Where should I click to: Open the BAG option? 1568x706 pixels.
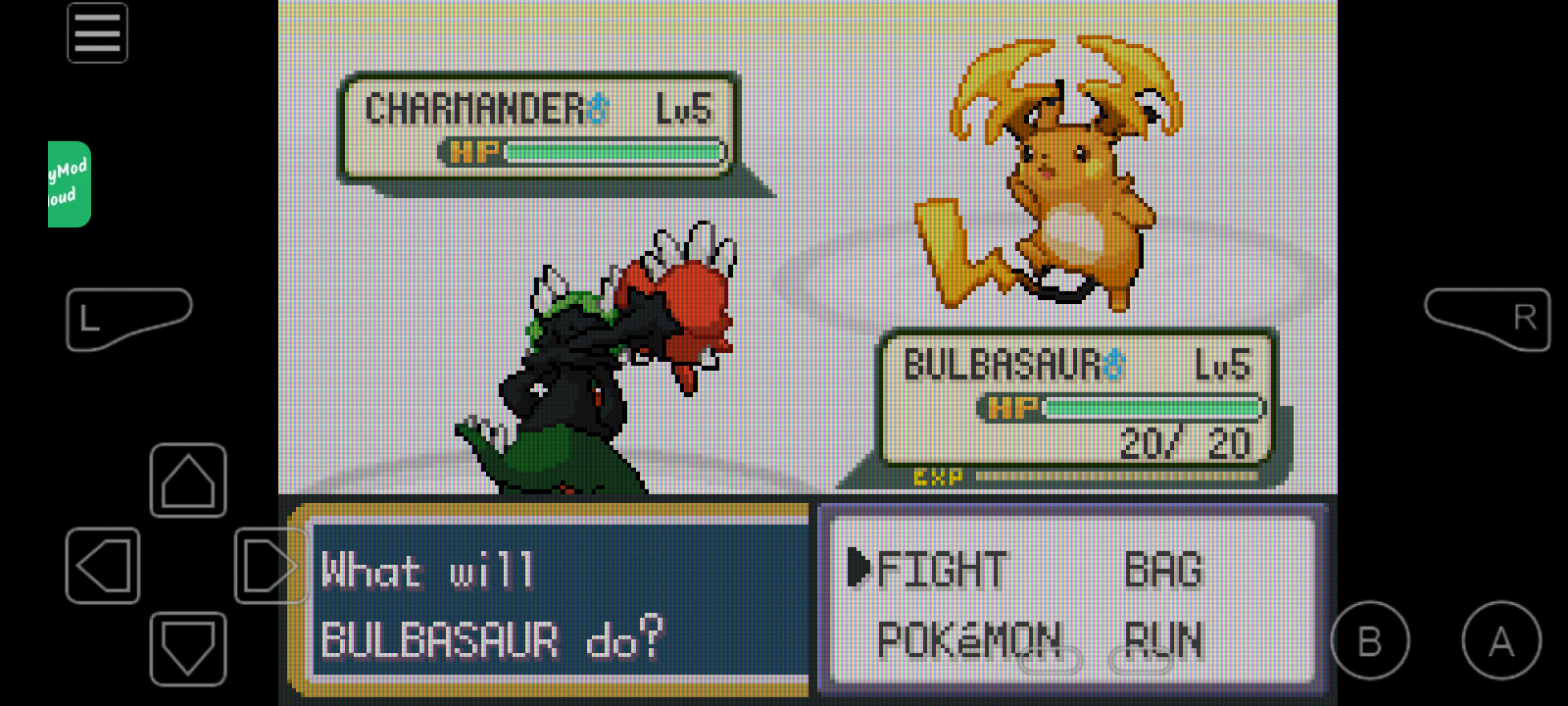[1162, 570]
